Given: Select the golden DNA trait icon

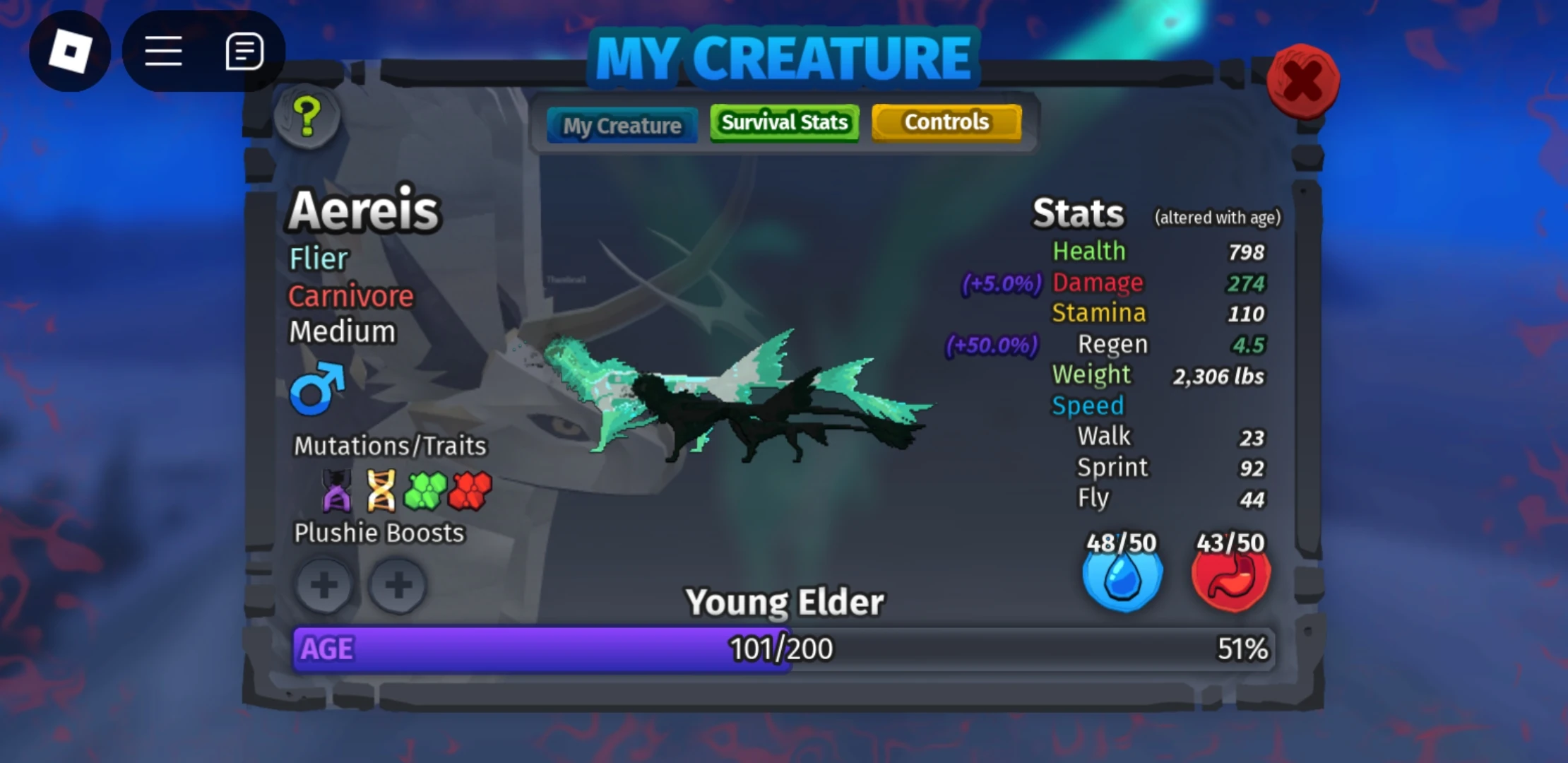Looking at the screenshot, I should click(381, 491).
